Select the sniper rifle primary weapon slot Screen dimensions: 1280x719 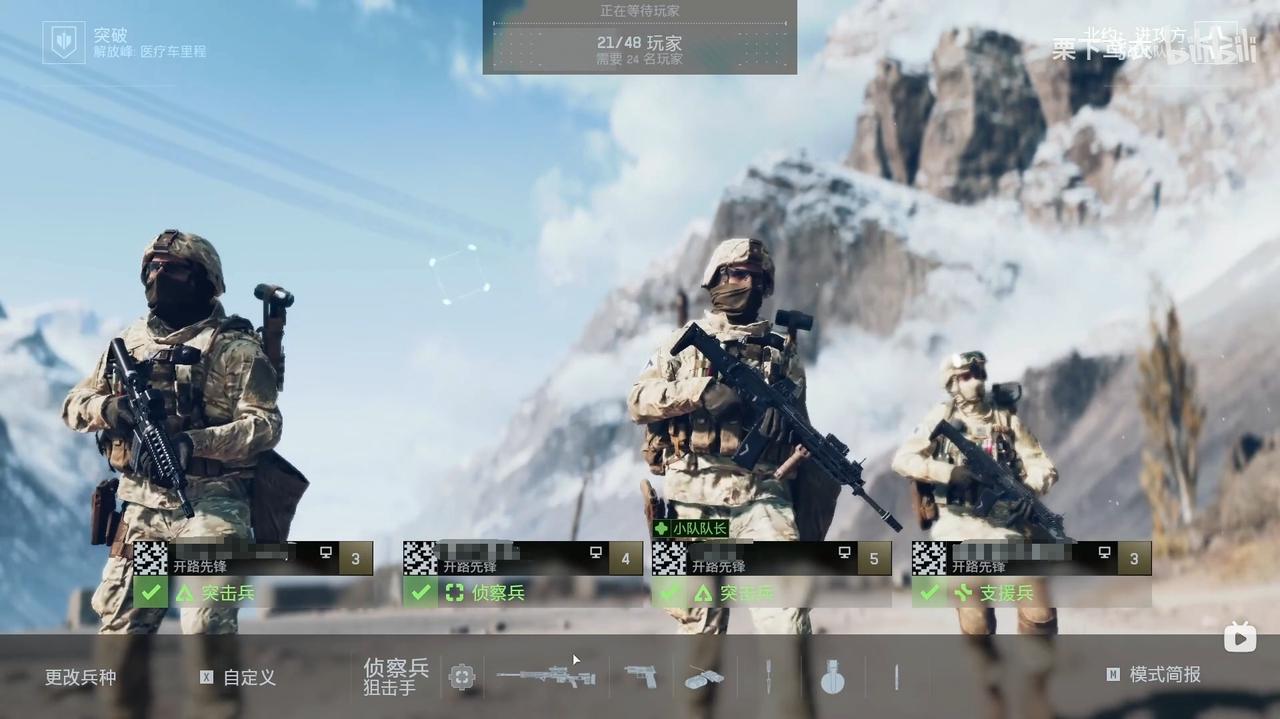(x=546, y=677)
